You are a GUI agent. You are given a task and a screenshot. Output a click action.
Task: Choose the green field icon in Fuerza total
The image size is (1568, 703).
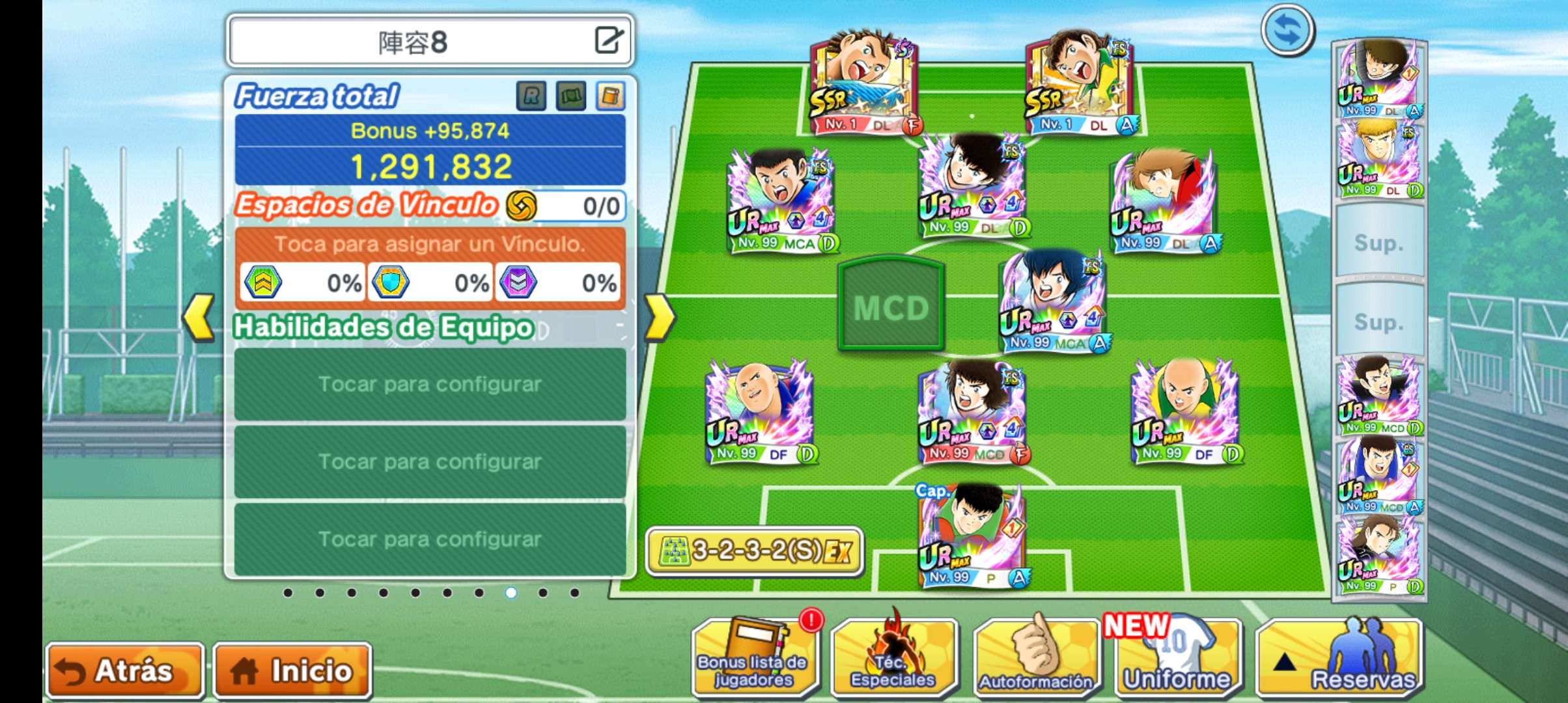coord(571,96)
